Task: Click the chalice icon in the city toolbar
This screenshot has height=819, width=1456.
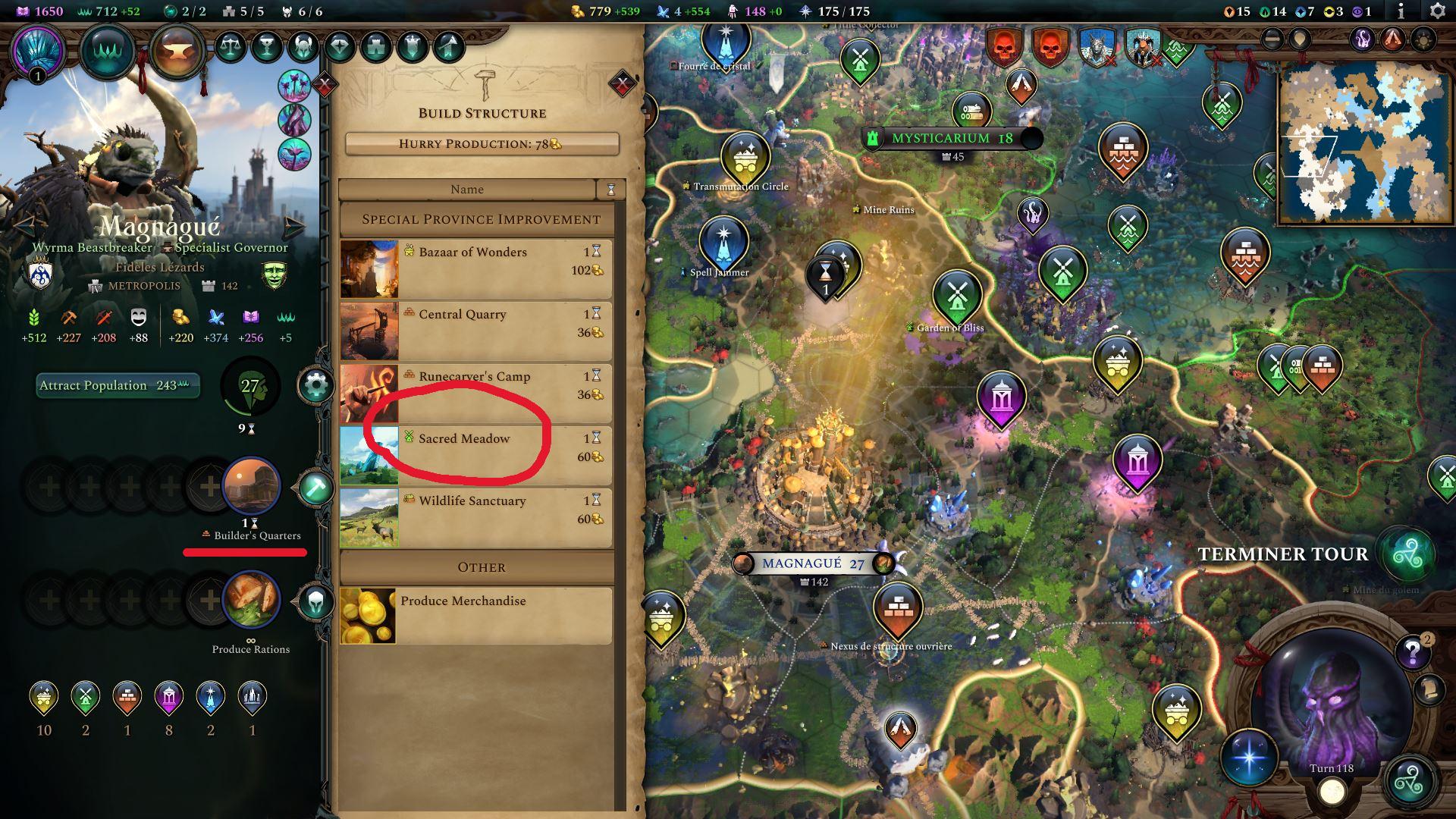Action: (265, 46)
